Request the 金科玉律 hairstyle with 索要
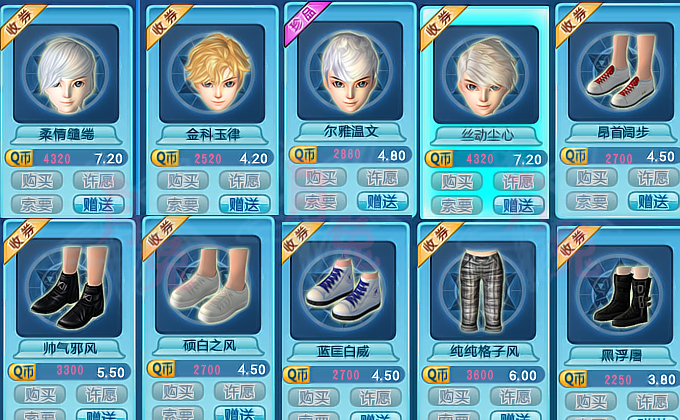The image size is (680, 420). coord(182,204)
